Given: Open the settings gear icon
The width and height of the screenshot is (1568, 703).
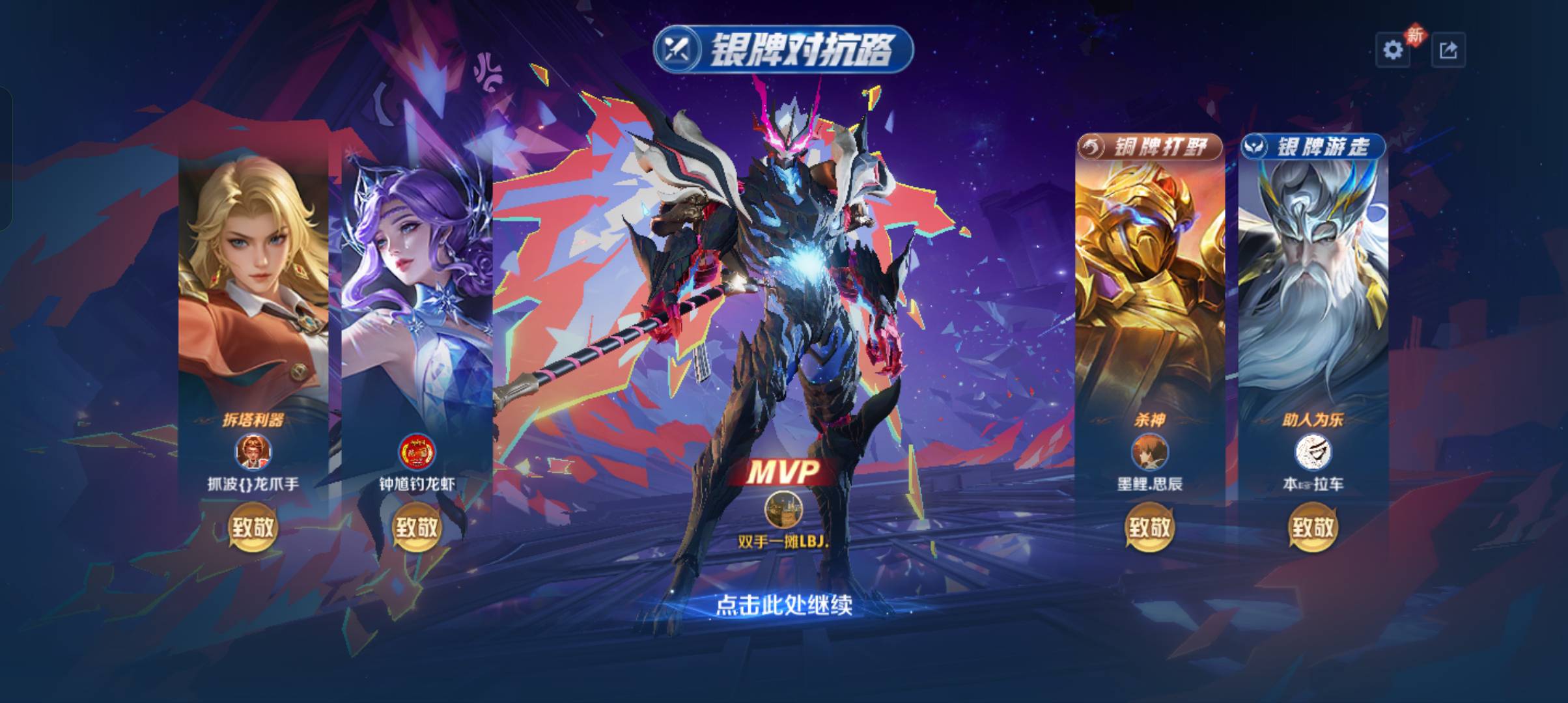Looking at the screenshot, I should 1393,48.
